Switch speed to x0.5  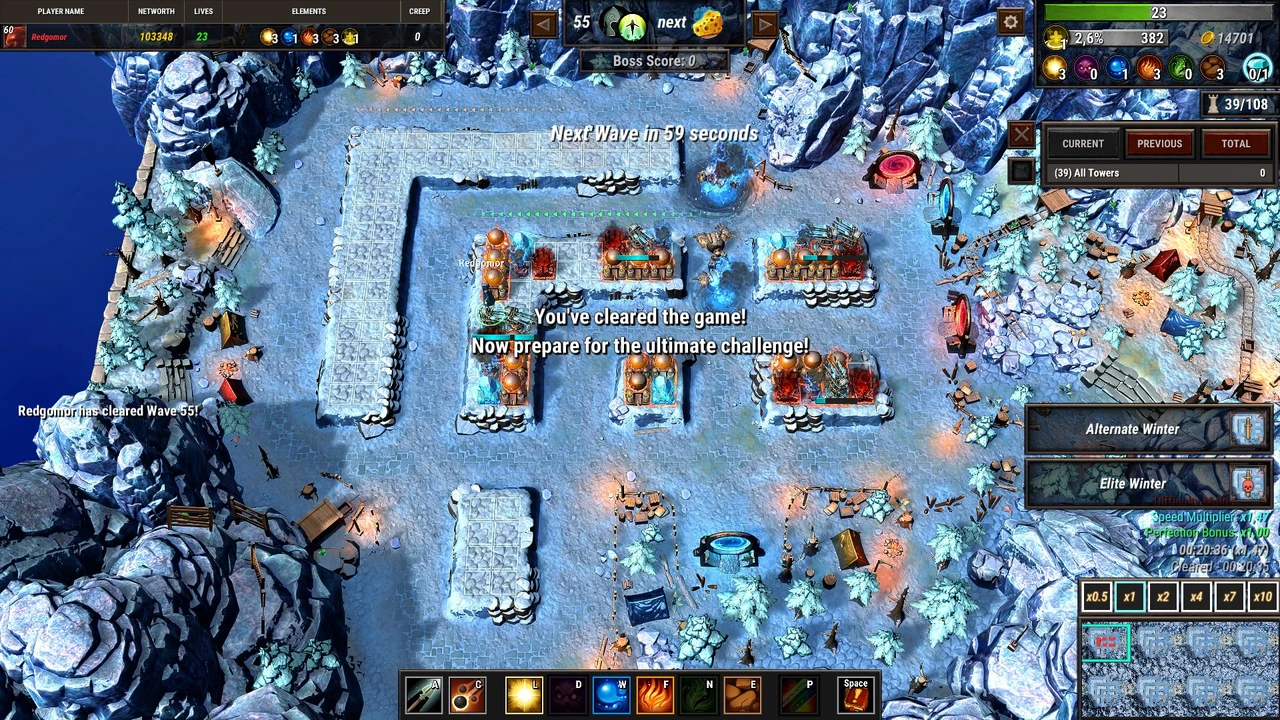point(1097,597)
